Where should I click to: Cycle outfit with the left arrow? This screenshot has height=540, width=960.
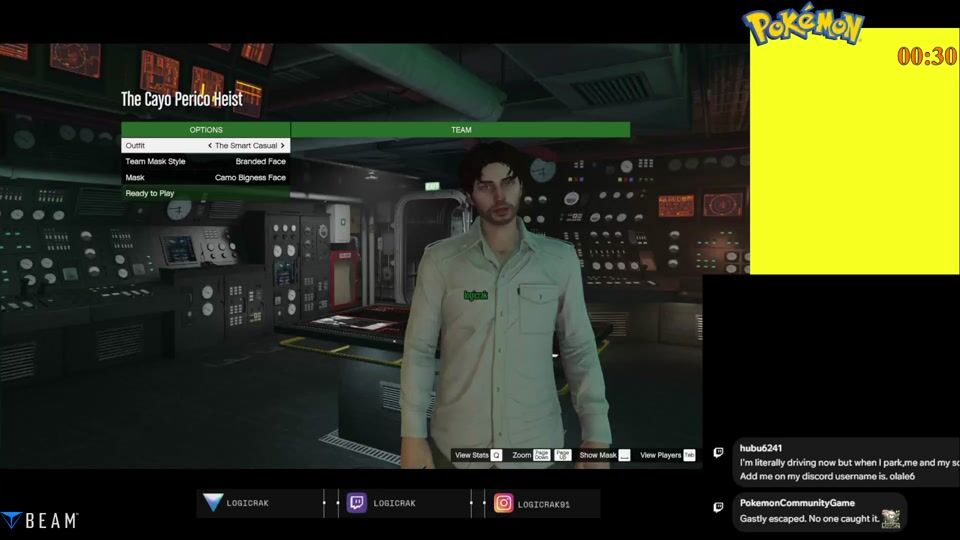coord(210,146)
